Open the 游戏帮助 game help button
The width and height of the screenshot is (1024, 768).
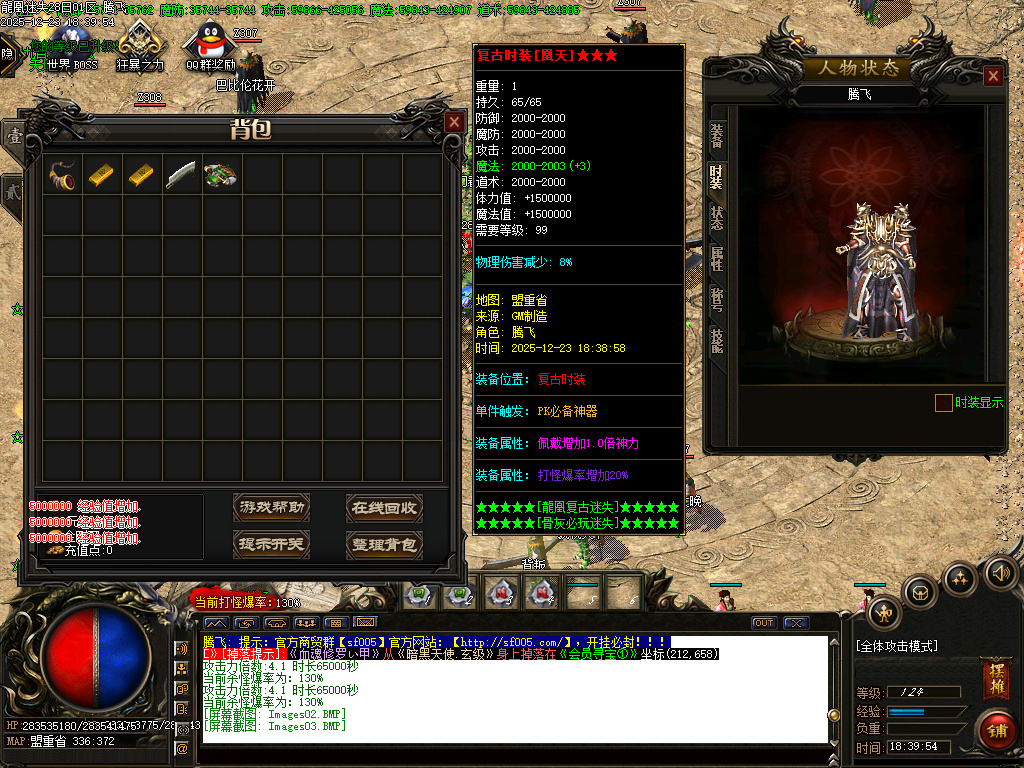(x=271, y=508)
